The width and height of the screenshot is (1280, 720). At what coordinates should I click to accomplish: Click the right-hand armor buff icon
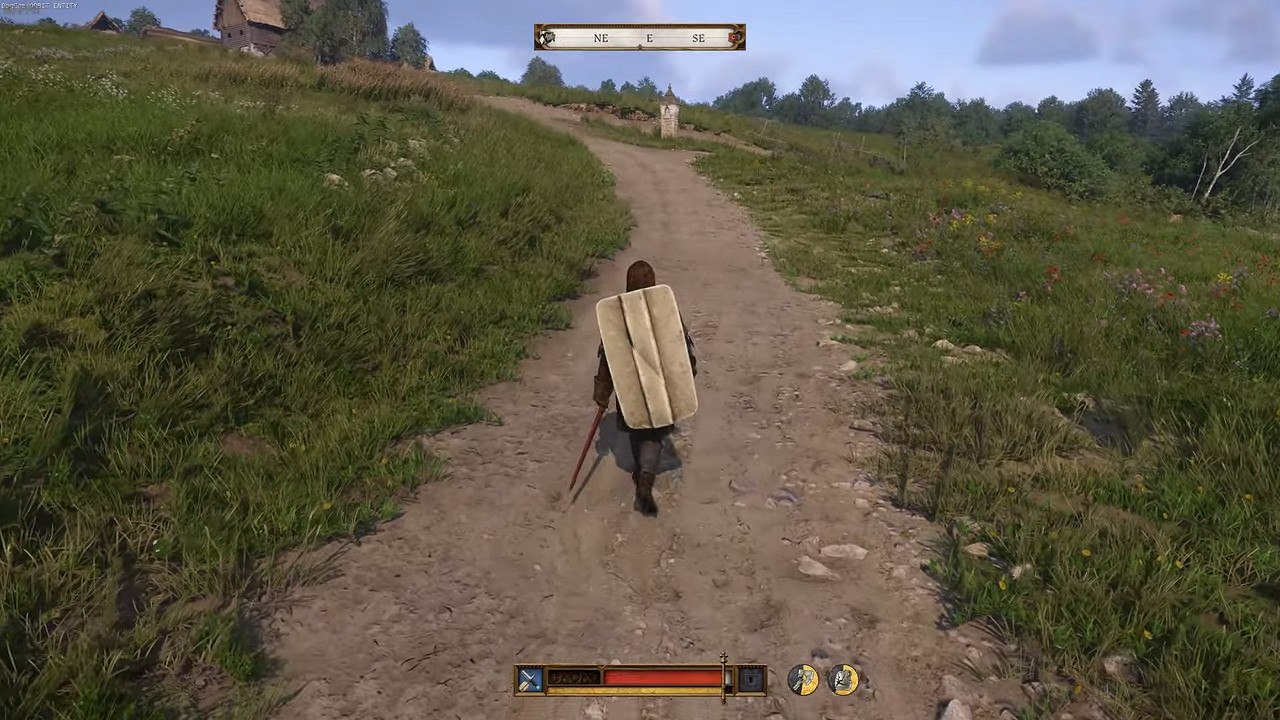[843, 679]
